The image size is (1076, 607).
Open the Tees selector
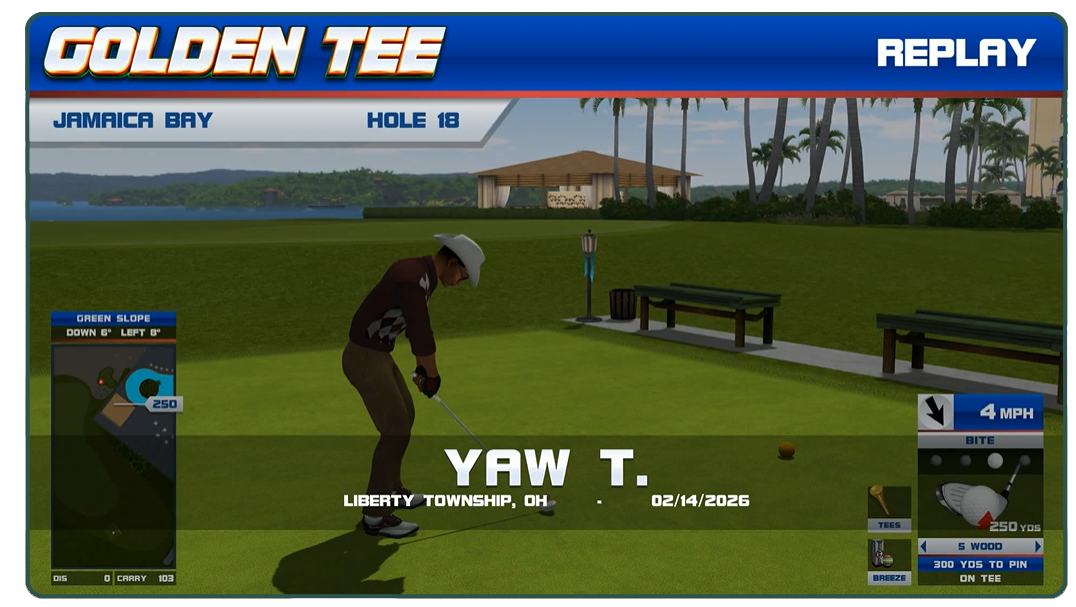[889, 507]
